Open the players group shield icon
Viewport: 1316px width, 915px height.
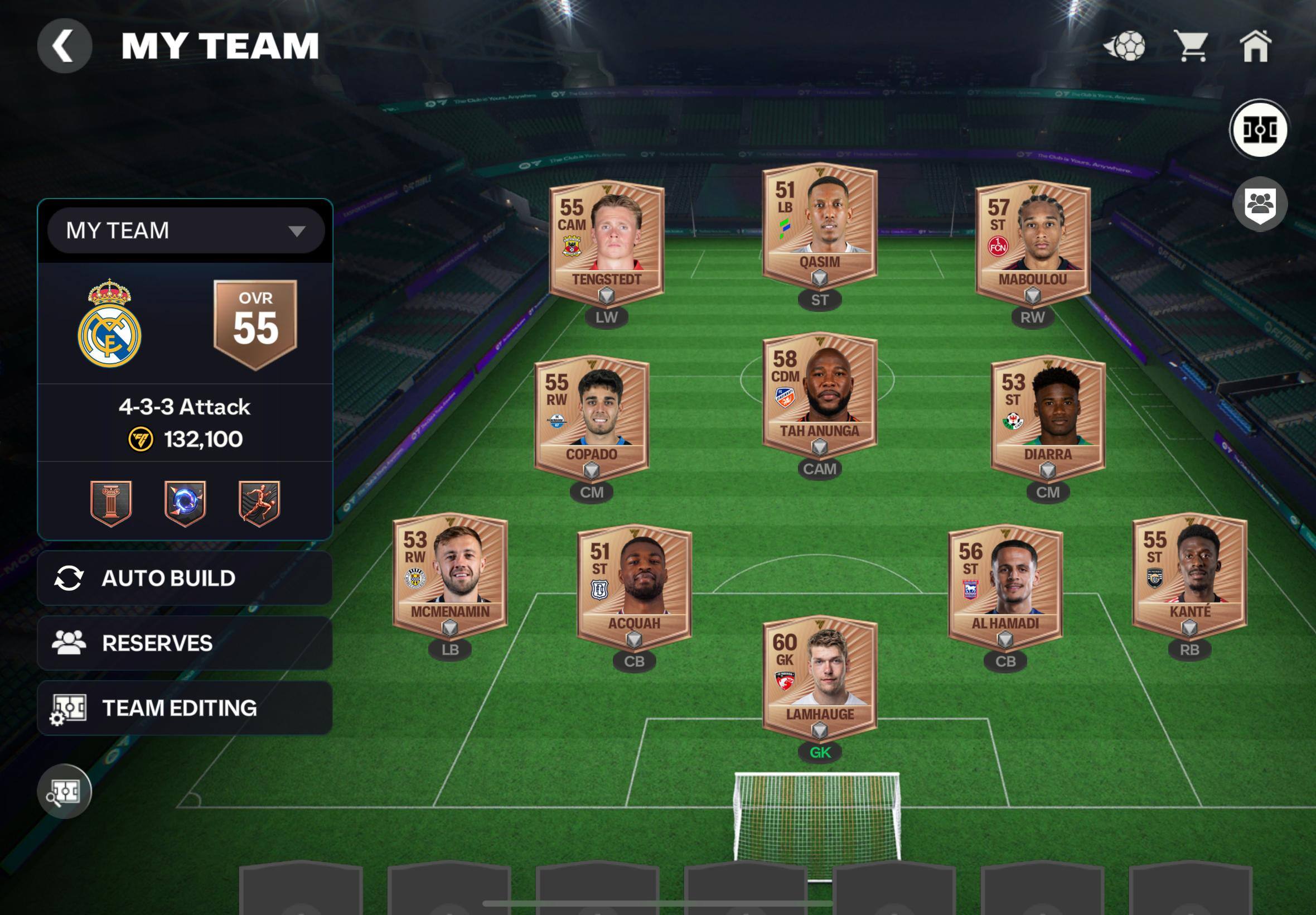point(1260,204)
